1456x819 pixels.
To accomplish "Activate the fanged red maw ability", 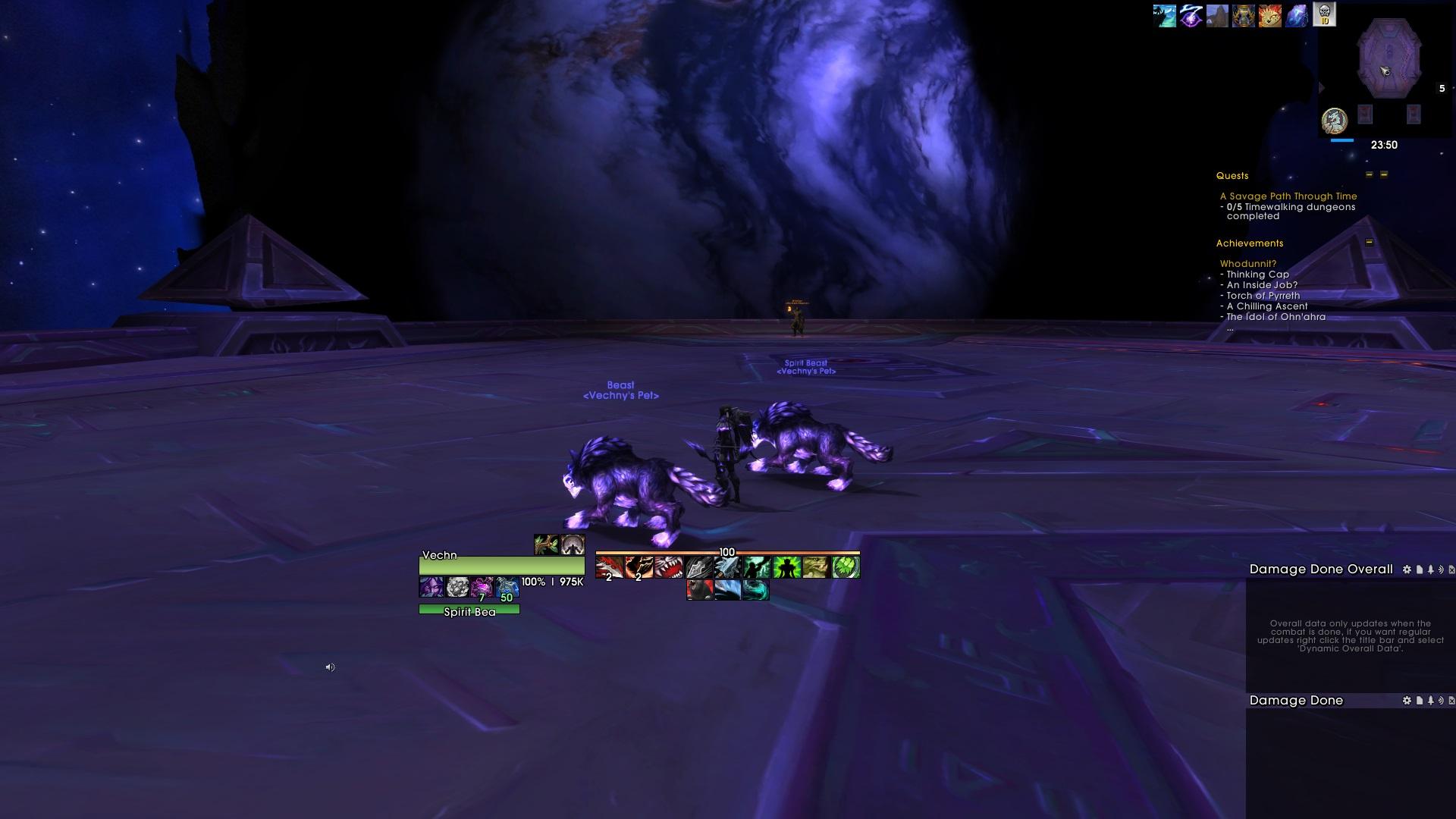I will 668,567.
